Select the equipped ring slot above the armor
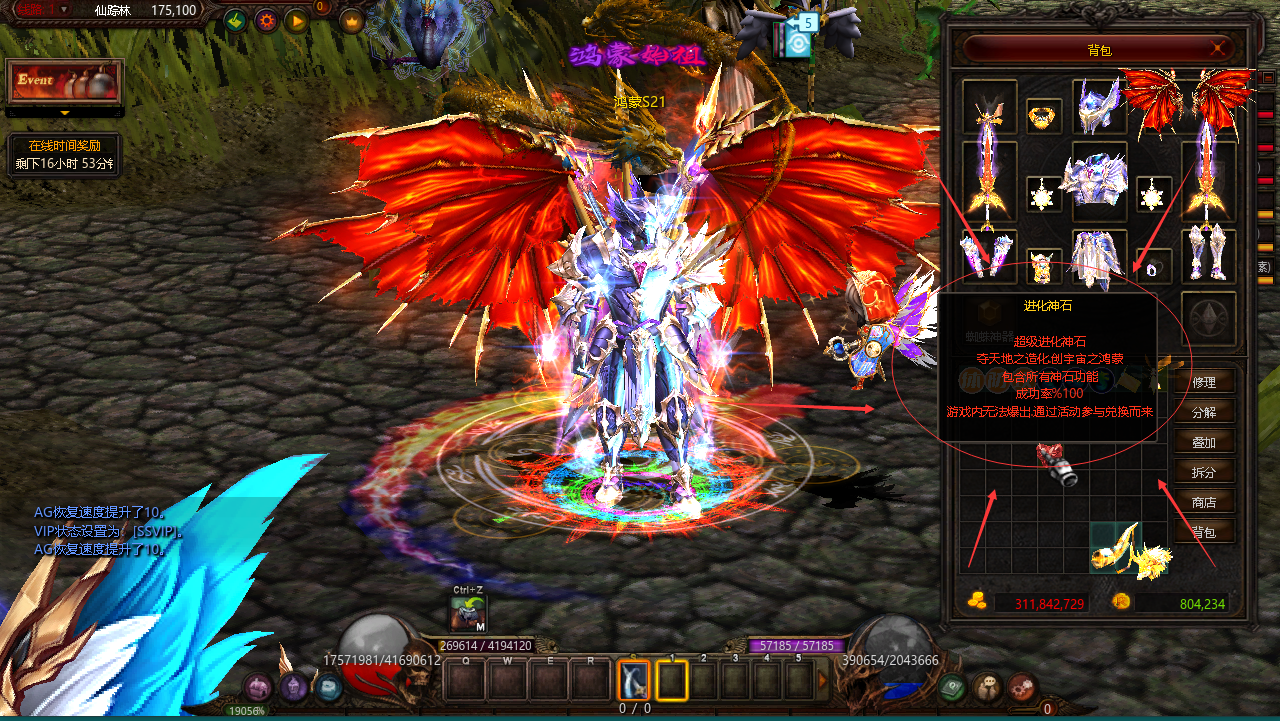Screen dimensions: 1280x721 coord(1044,116)
